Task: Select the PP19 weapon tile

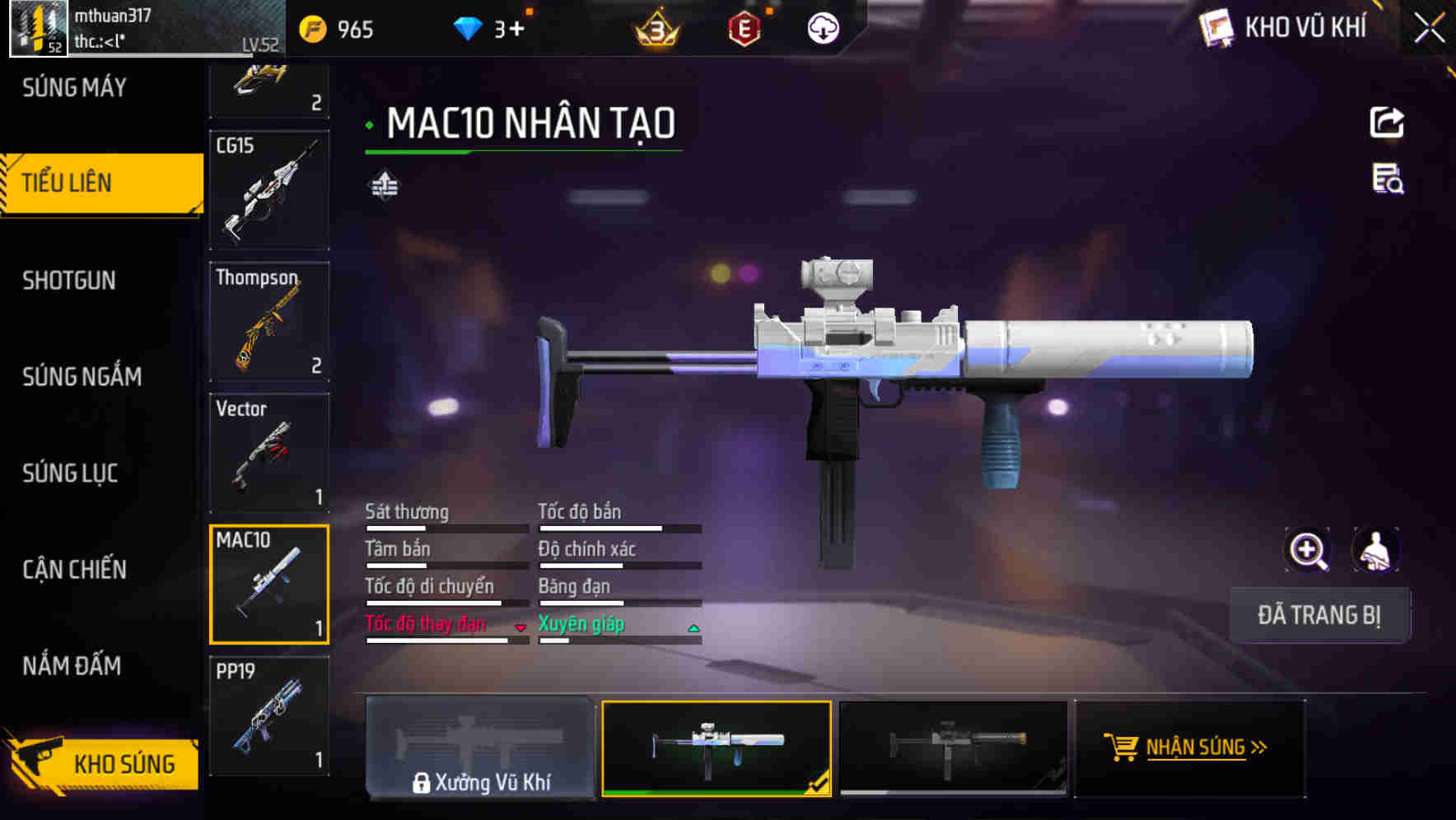Action: click(x=269, y=716)
